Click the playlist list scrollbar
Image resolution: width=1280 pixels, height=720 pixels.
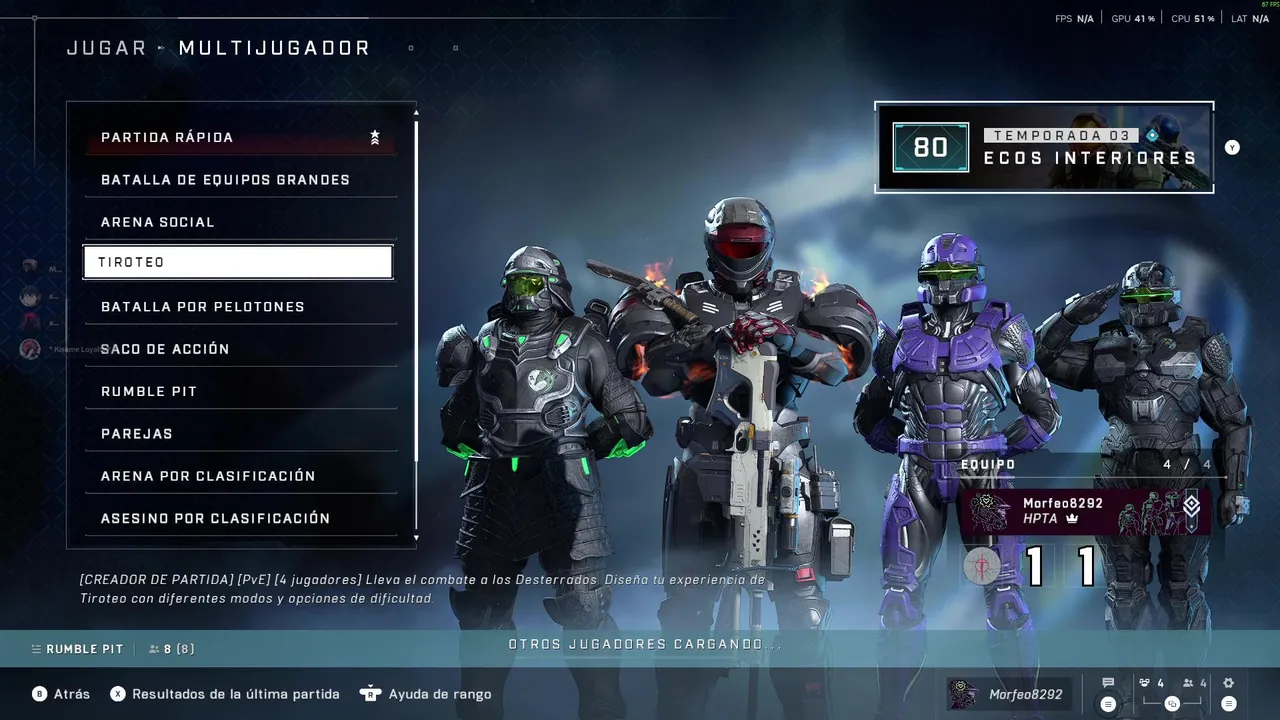[416, 300]
